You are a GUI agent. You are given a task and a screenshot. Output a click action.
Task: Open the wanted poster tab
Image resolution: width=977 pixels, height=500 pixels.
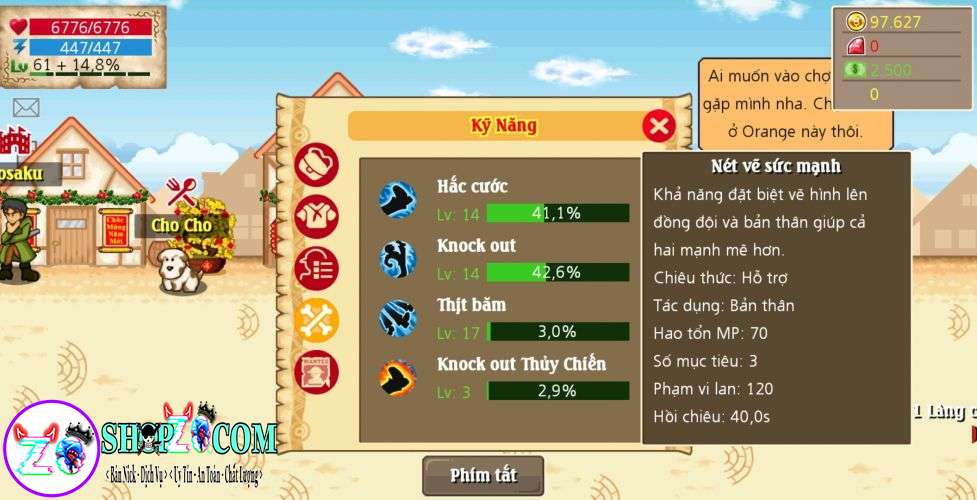[x=316, y=372]
